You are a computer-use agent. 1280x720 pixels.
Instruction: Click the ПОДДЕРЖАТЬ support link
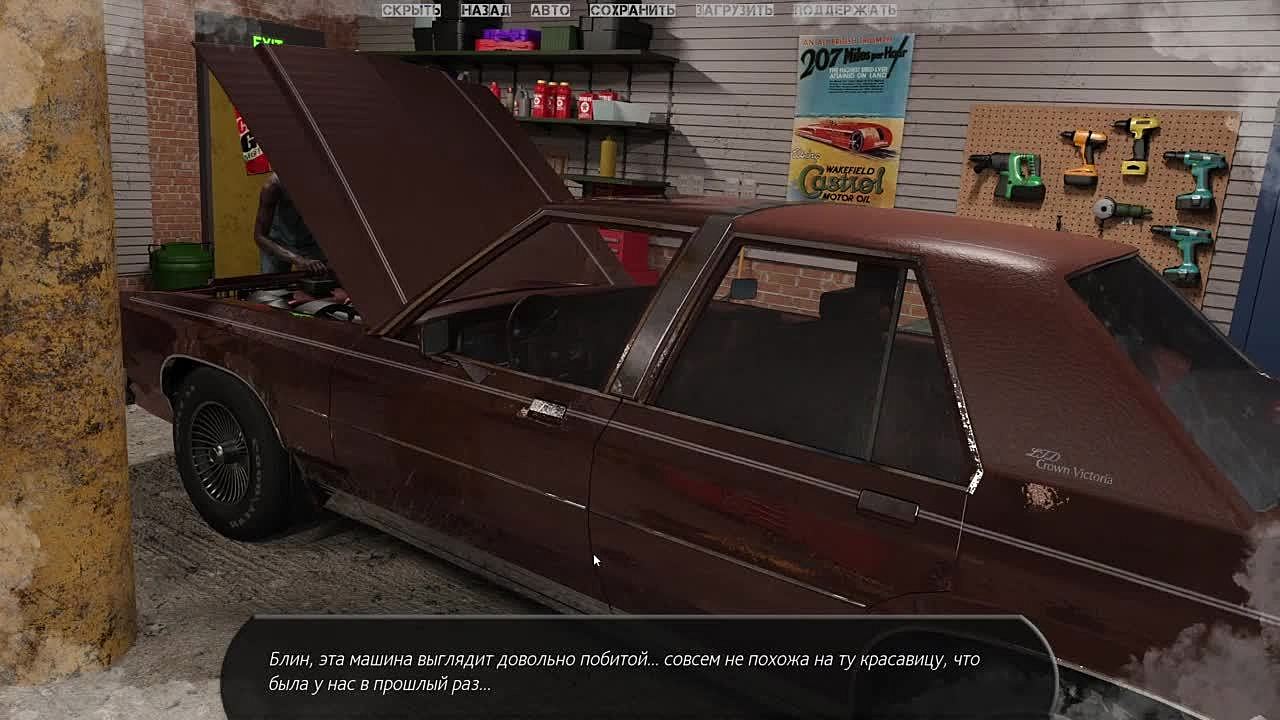point(845,10)
